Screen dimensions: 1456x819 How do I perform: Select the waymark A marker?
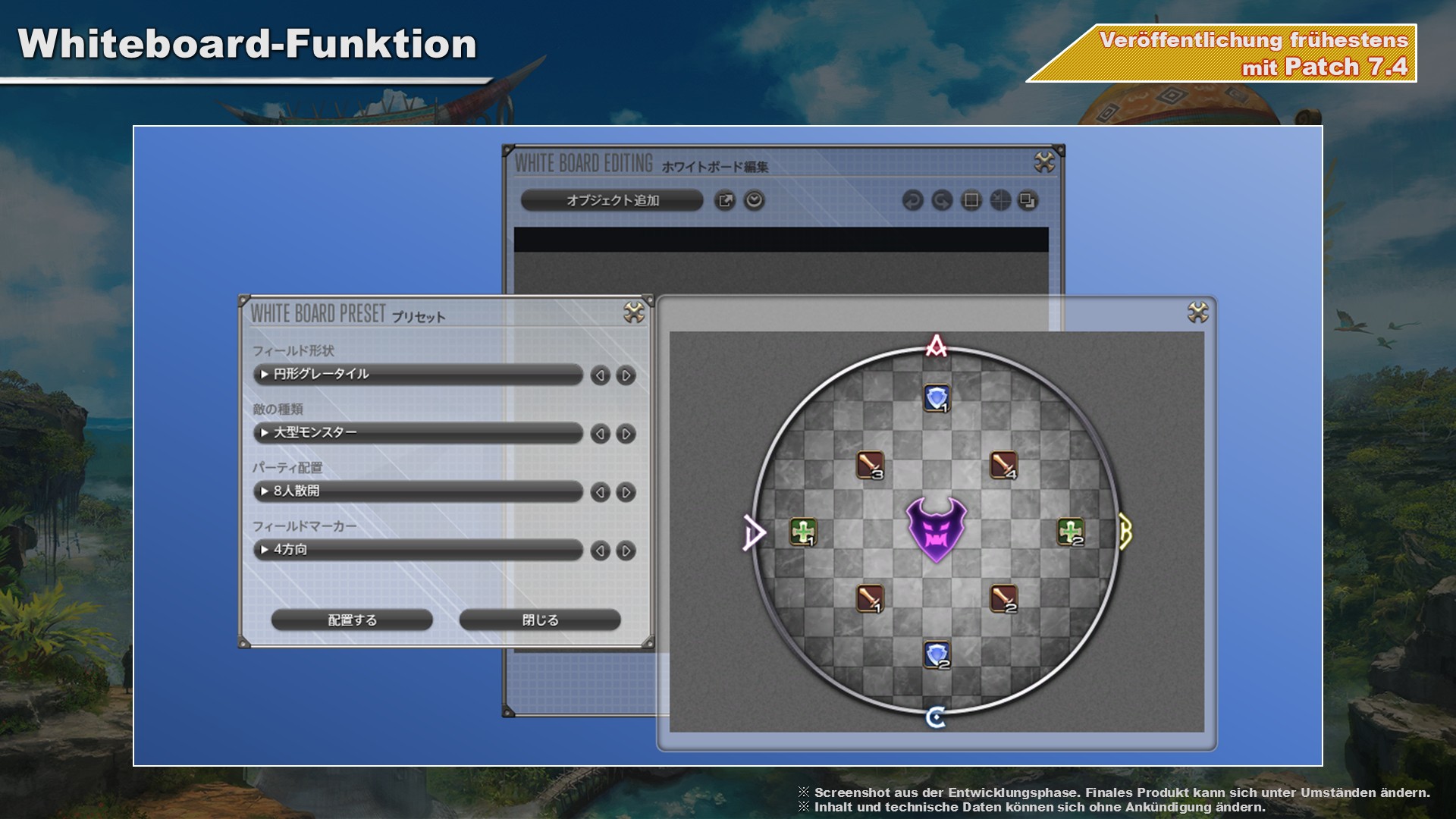click(x=937, y=346)
